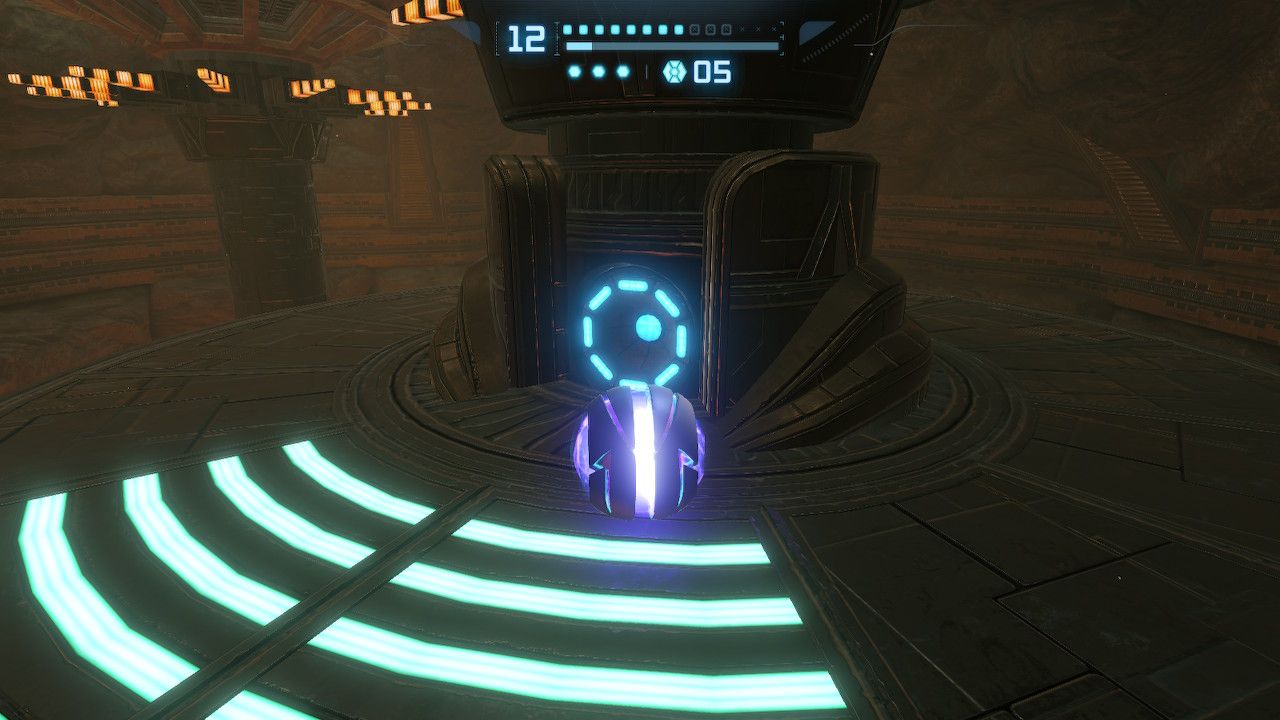Click the rightmost greyed-out energy tank slot
The width and height of the screenshot is (1280, 720).
pos(726,30)
